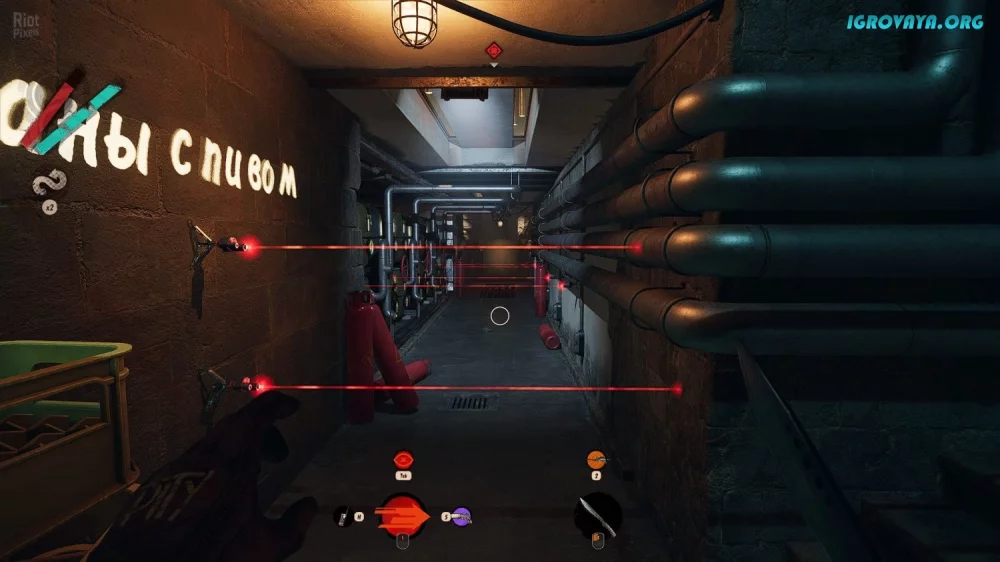Click the red diamond objective marker

[493, 49]
